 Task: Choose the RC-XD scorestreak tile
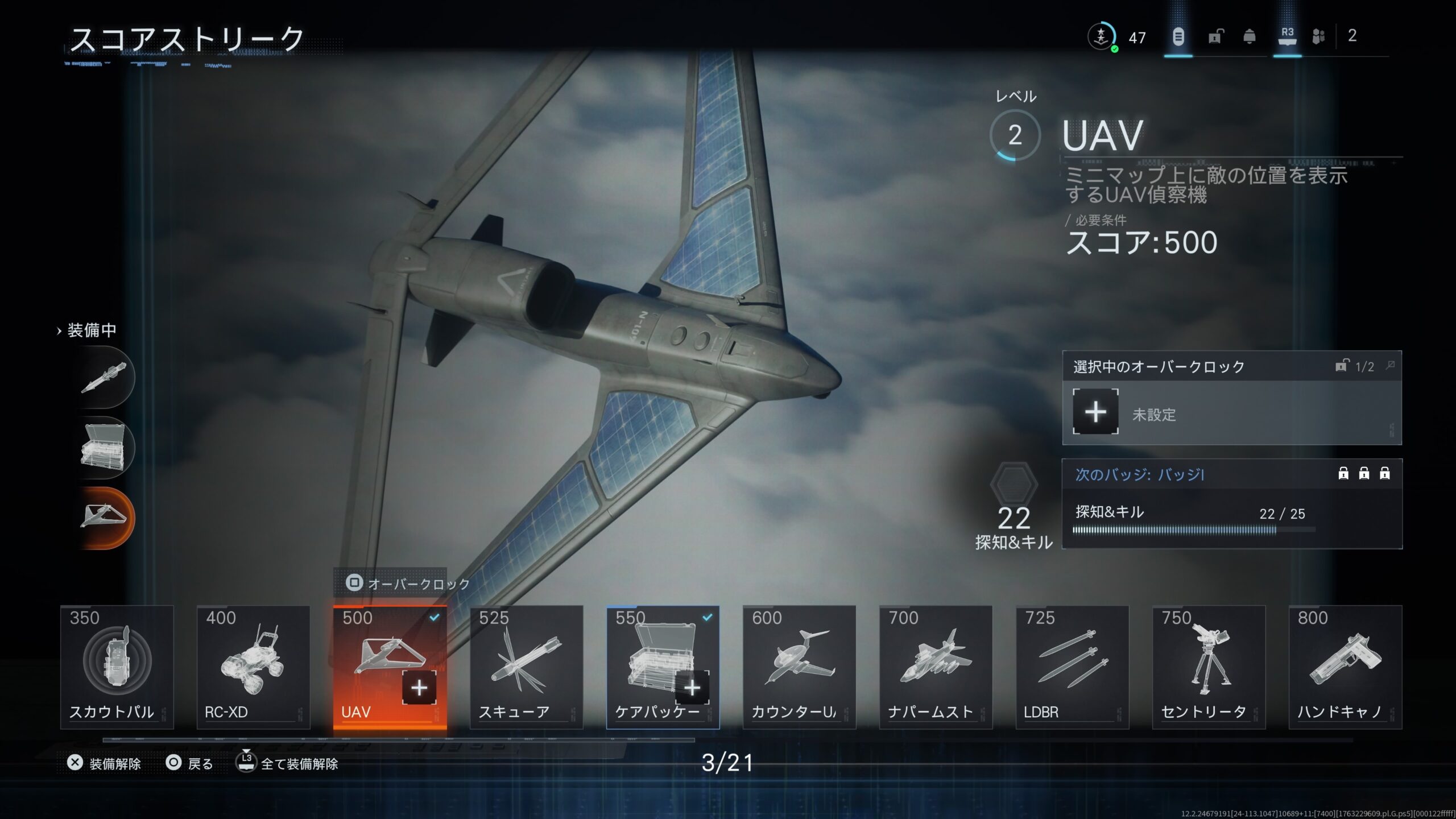(x=253, y=667)
